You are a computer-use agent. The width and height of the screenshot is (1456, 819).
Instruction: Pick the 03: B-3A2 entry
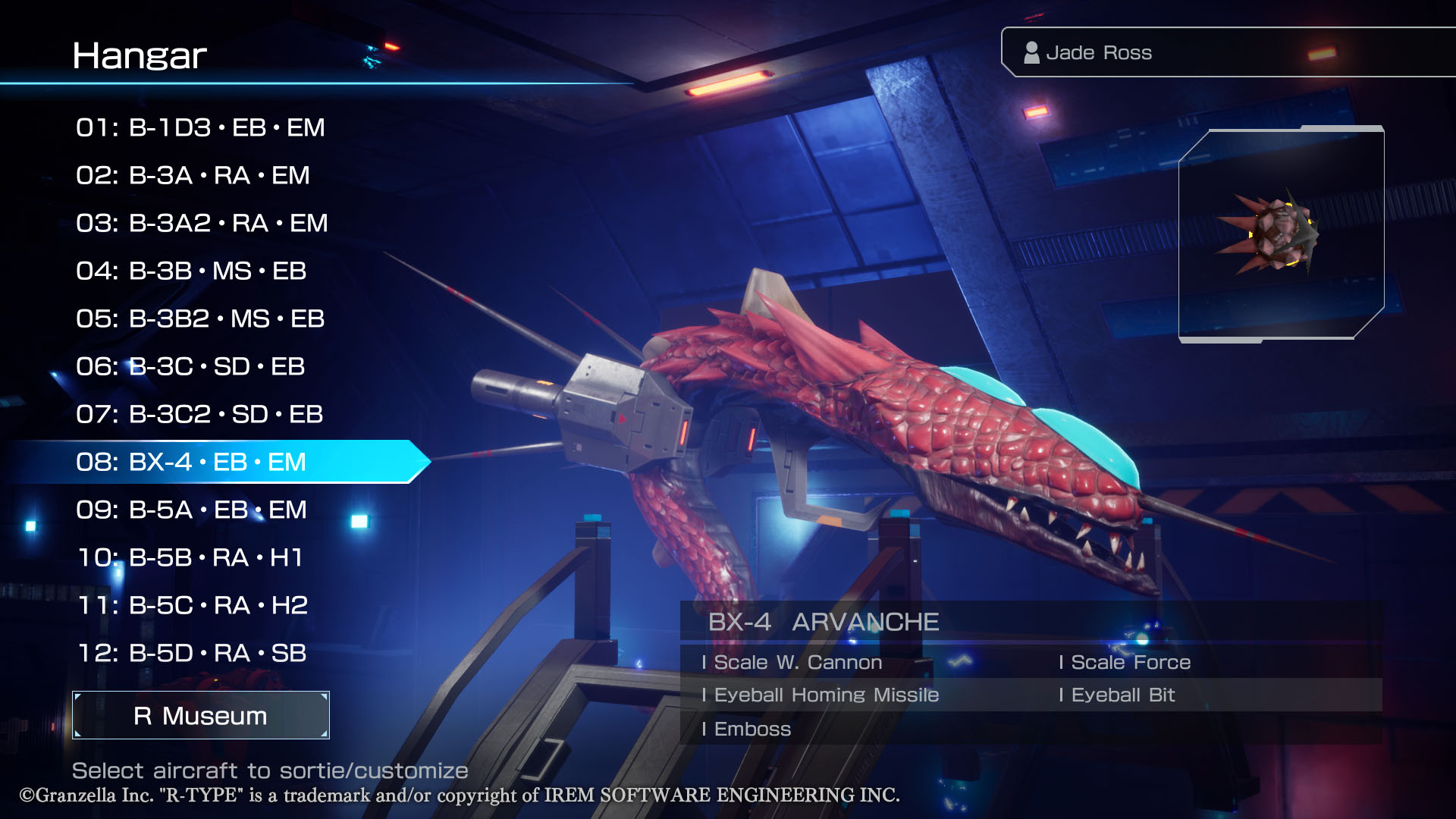click(202, 223)
